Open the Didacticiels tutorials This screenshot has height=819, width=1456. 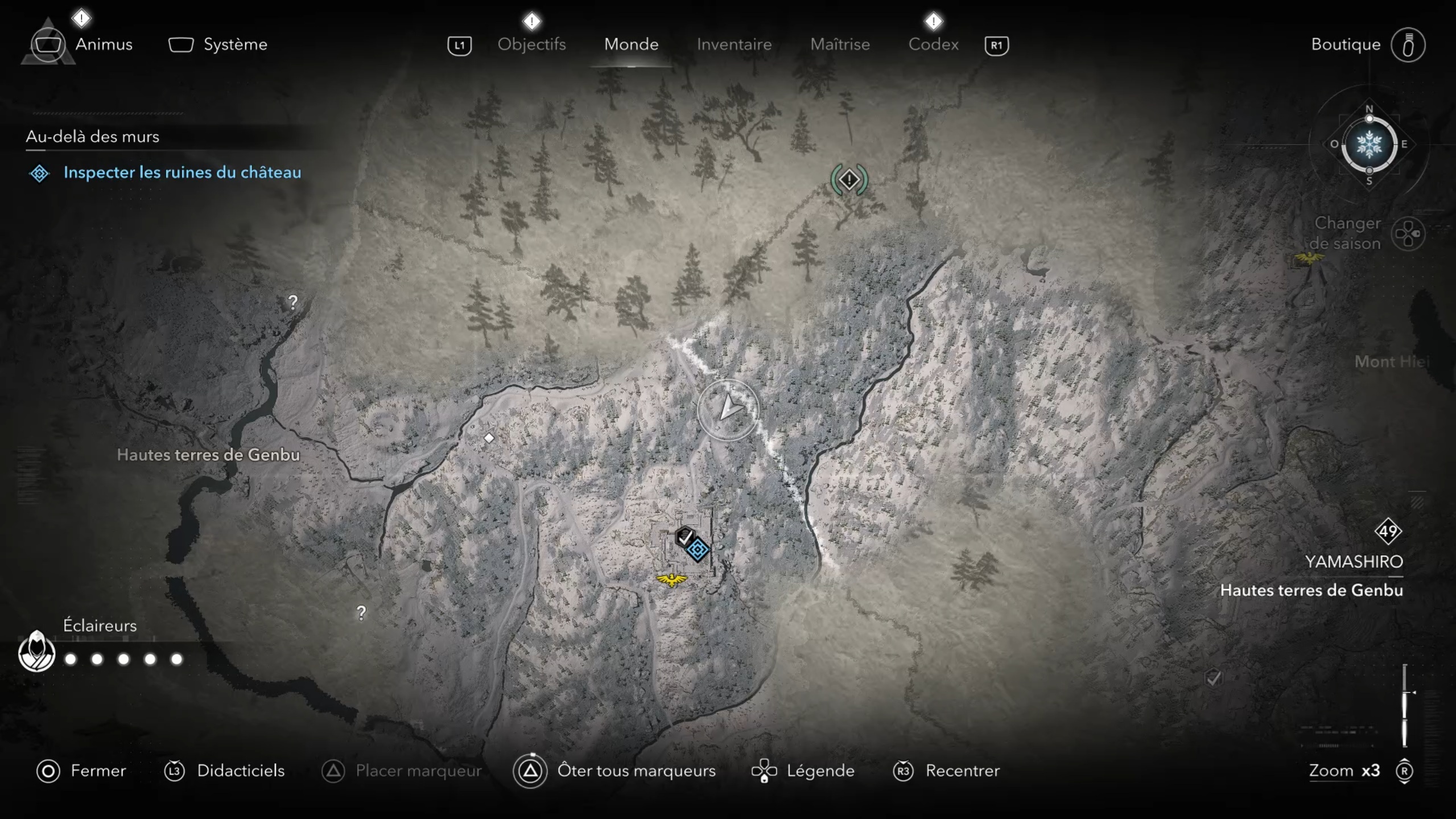[240, 771]
